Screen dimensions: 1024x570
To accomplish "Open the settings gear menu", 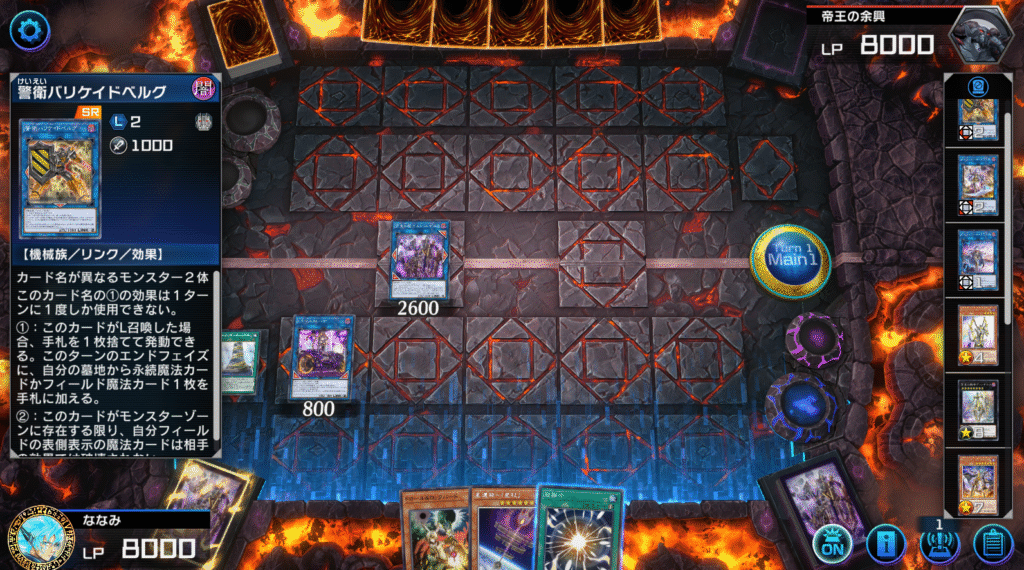I will 29,30.
